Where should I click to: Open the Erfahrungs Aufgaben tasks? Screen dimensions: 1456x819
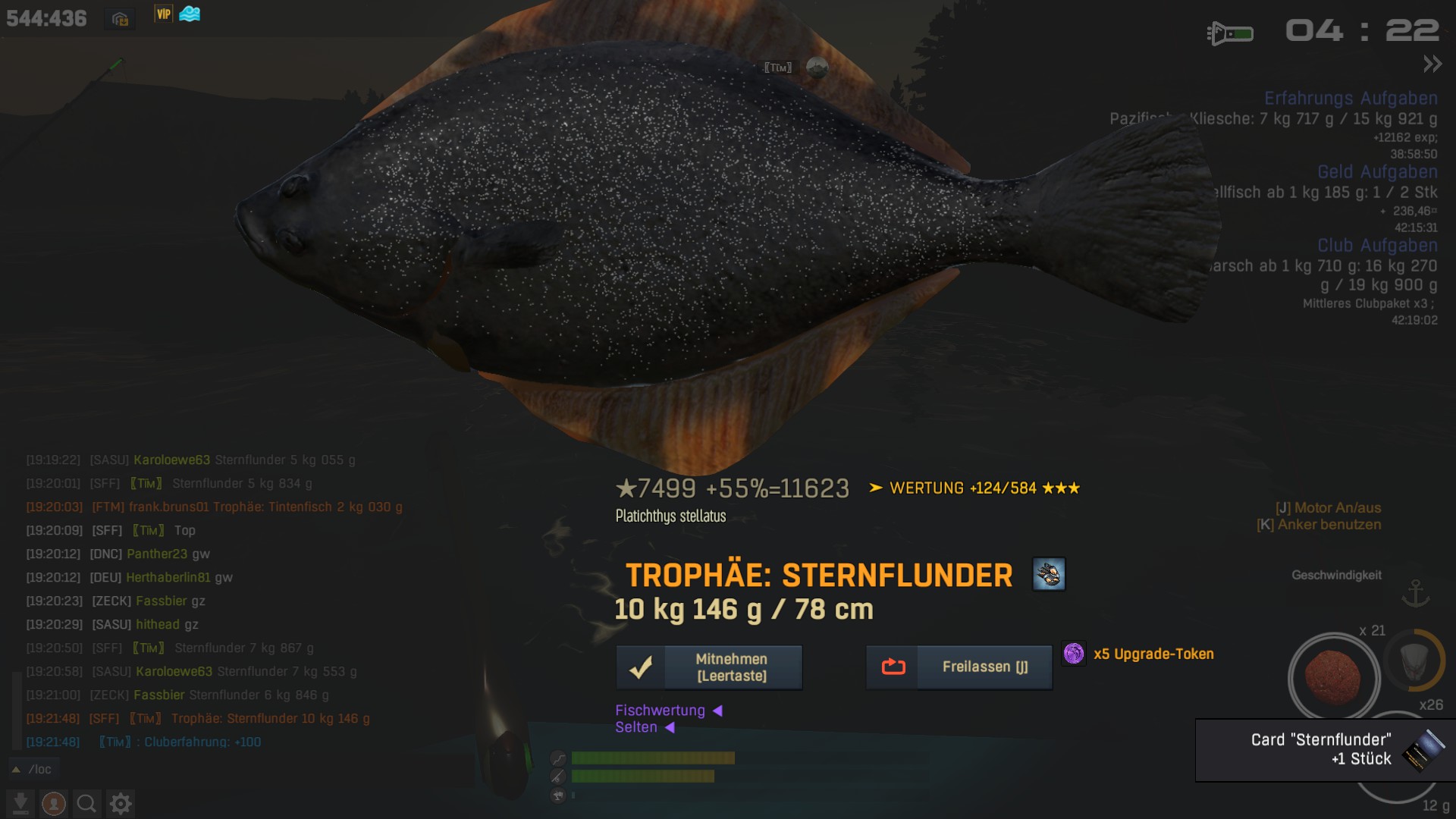click(1351, 99)
